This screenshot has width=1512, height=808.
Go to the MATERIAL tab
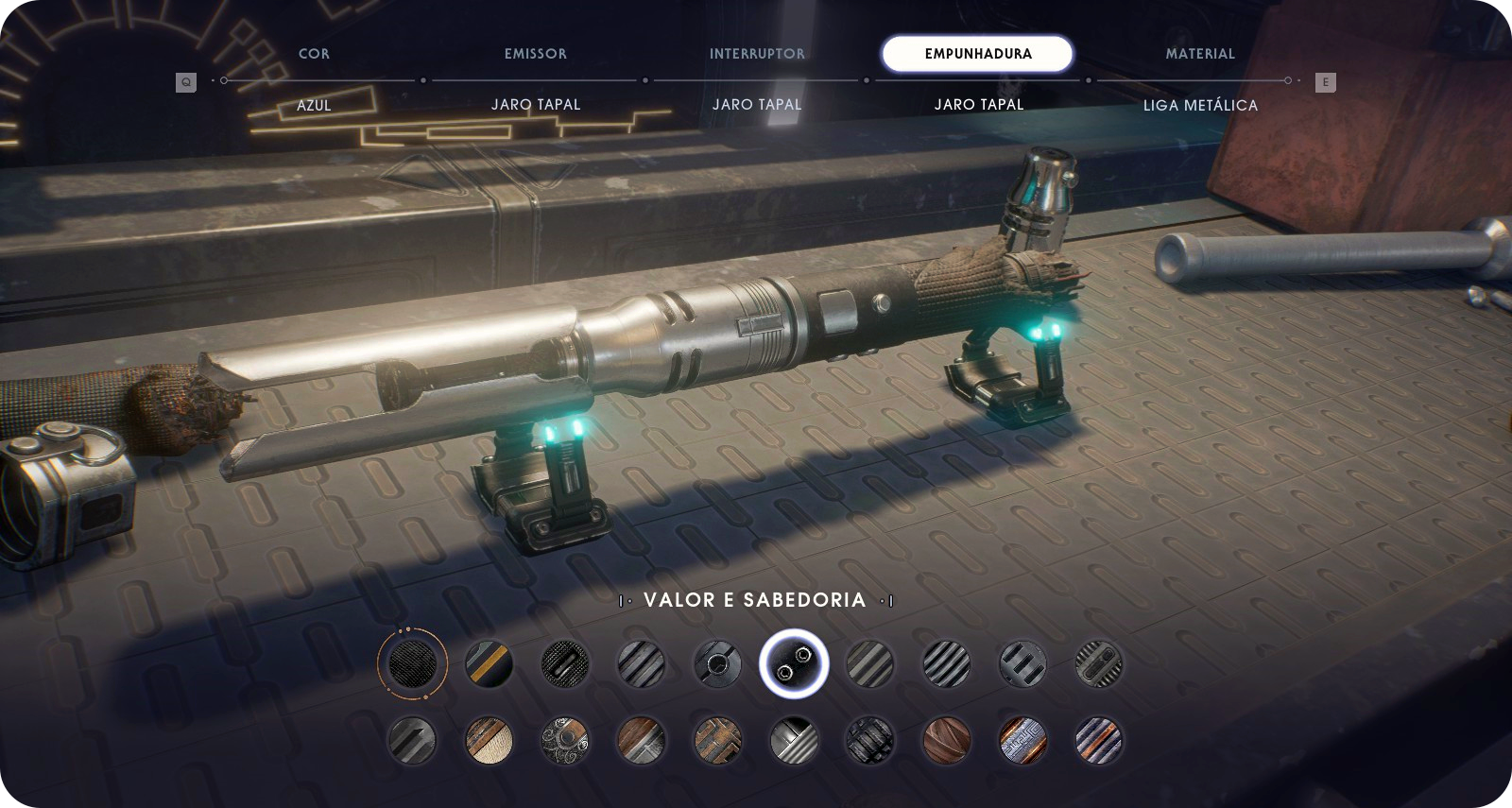click(x=1199, y=54)
